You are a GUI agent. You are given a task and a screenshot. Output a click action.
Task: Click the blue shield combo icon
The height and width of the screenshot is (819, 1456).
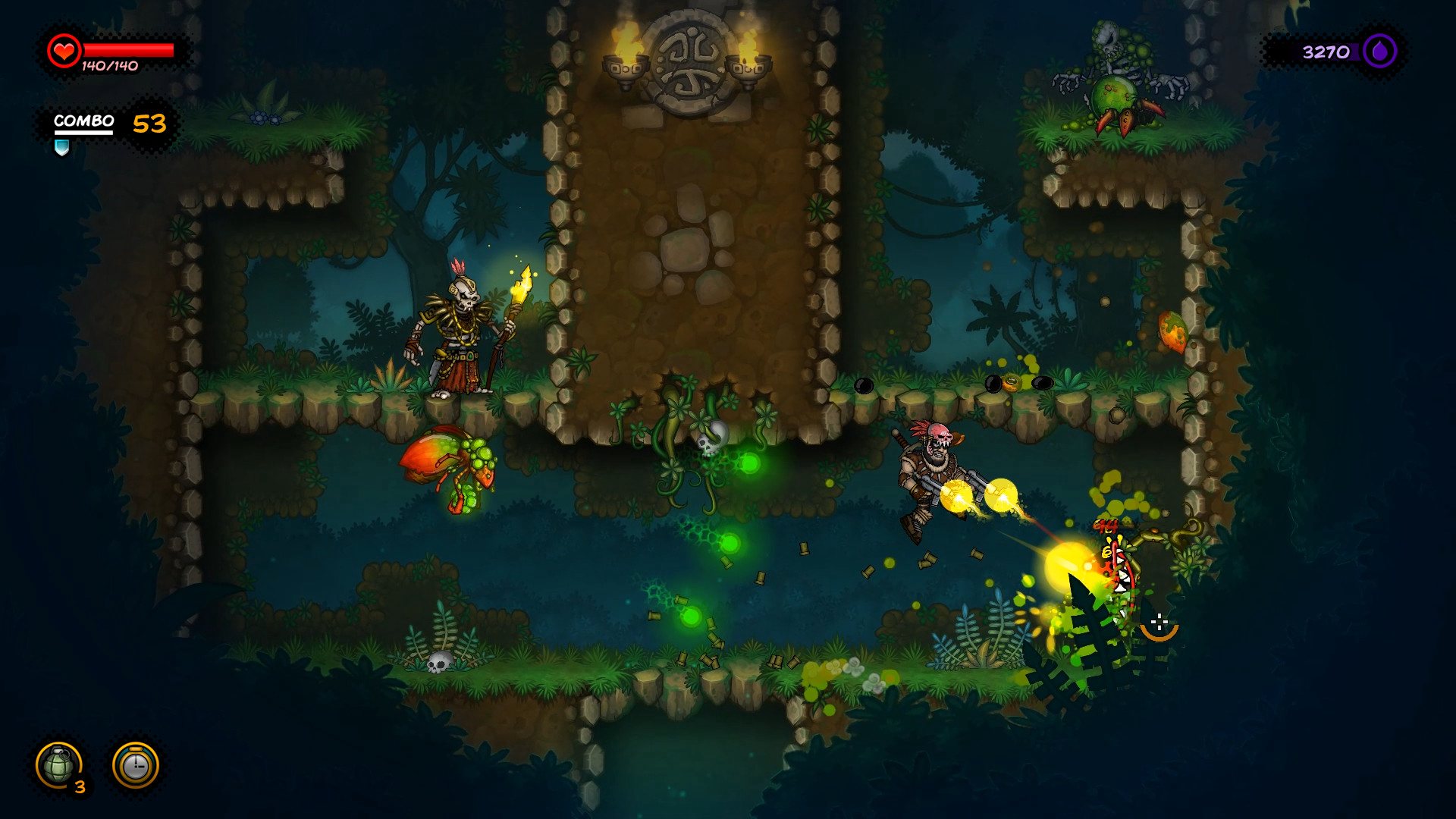pos(62,147)
